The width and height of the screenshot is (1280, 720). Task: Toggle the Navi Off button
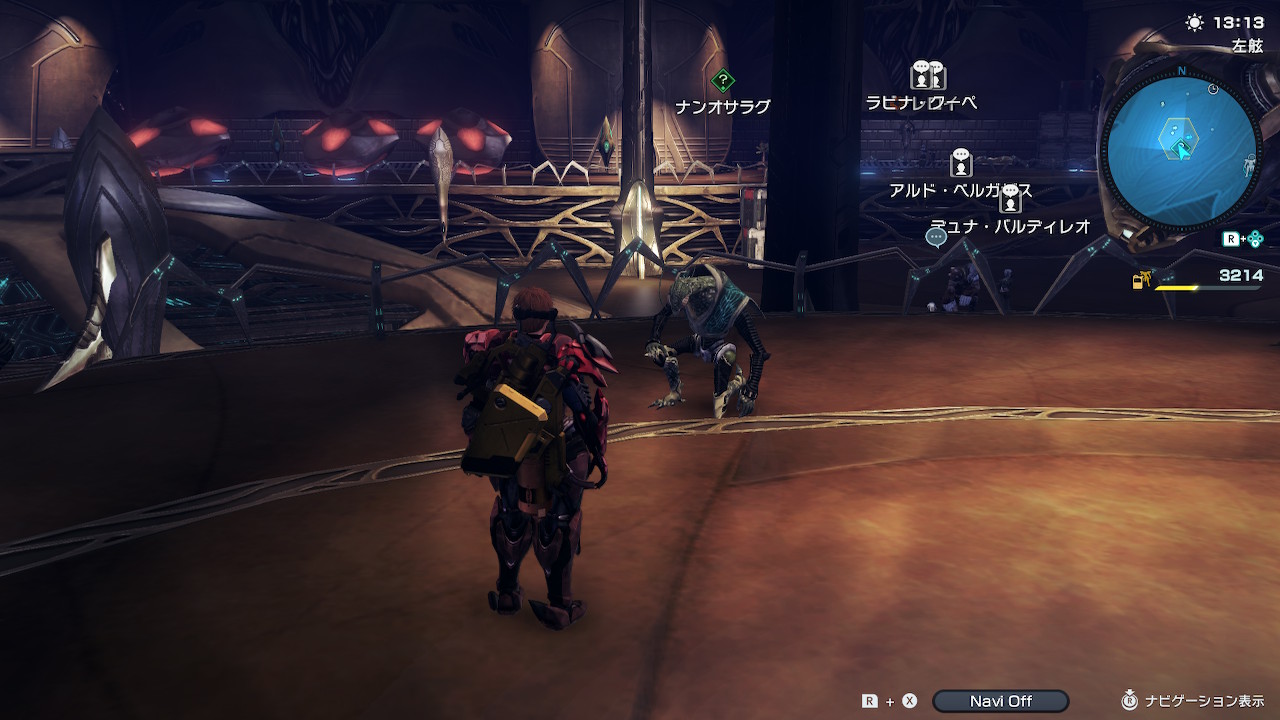click(x=1000, y=701)
